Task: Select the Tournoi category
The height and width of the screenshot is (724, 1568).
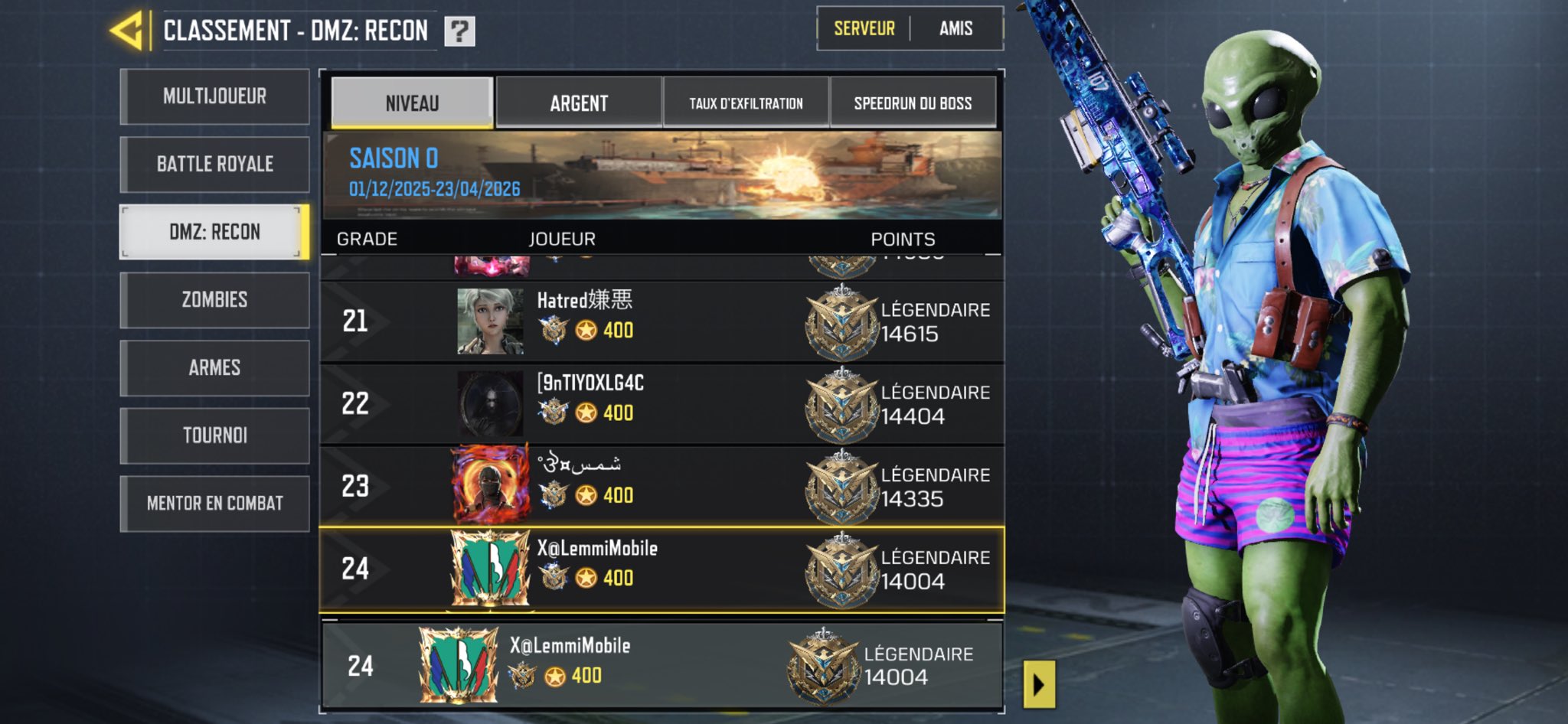Action: [x=215, y=435]
